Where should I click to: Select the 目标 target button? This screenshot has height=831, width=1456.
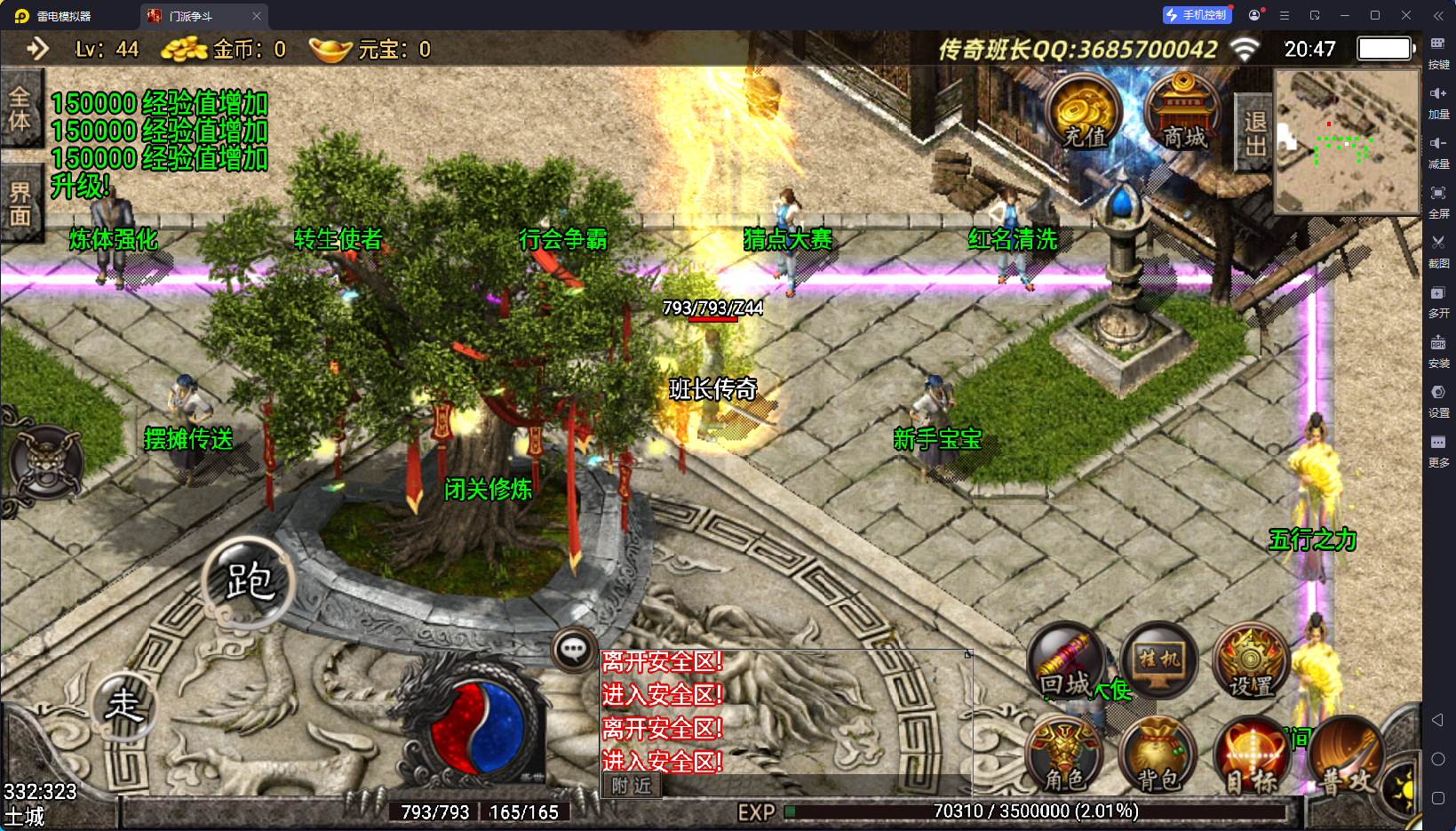coord(1251,755)
